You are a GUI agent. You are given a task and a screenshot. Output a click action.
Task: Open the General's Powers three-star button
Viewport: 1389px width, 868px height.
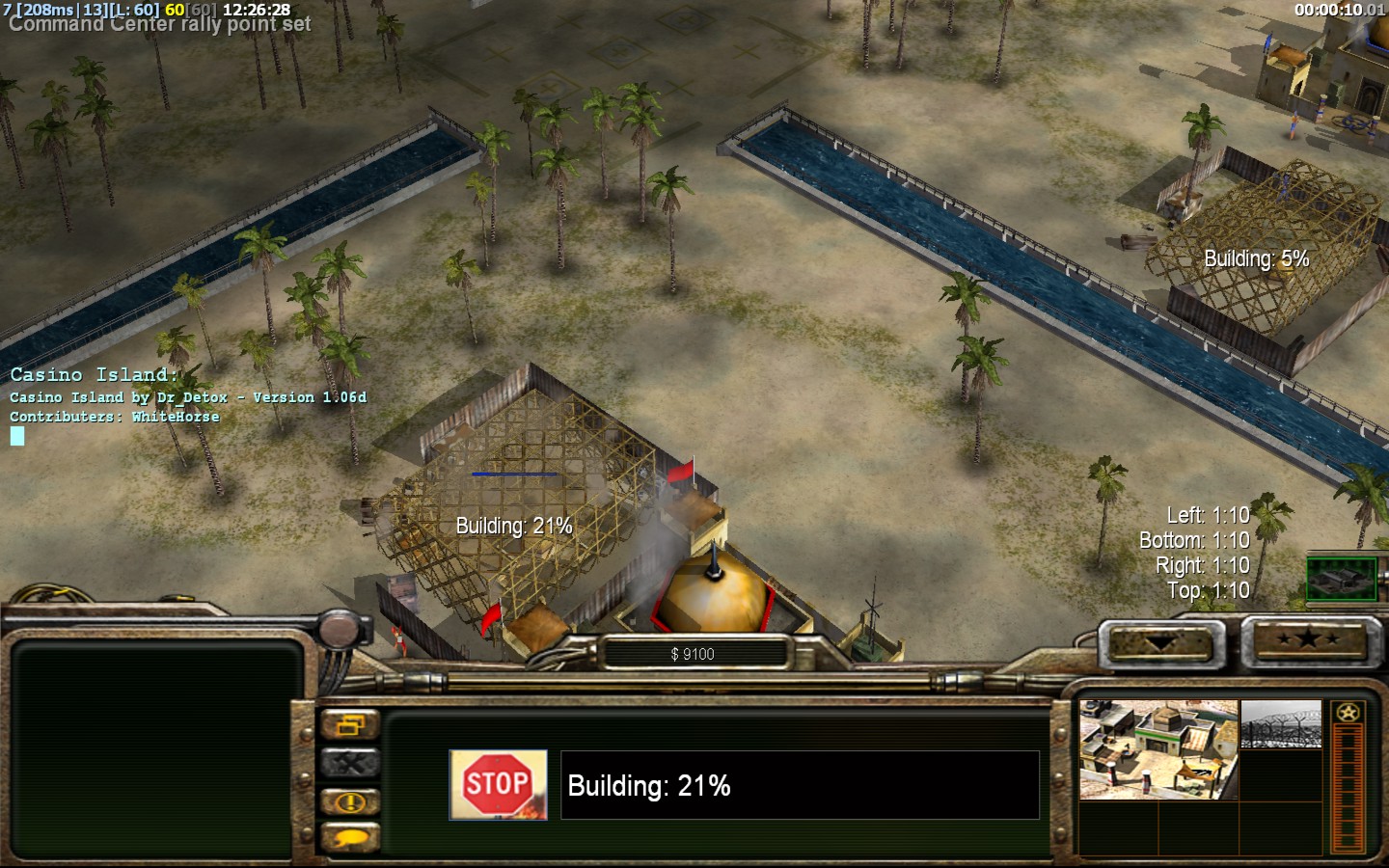tap(1307, 639)
